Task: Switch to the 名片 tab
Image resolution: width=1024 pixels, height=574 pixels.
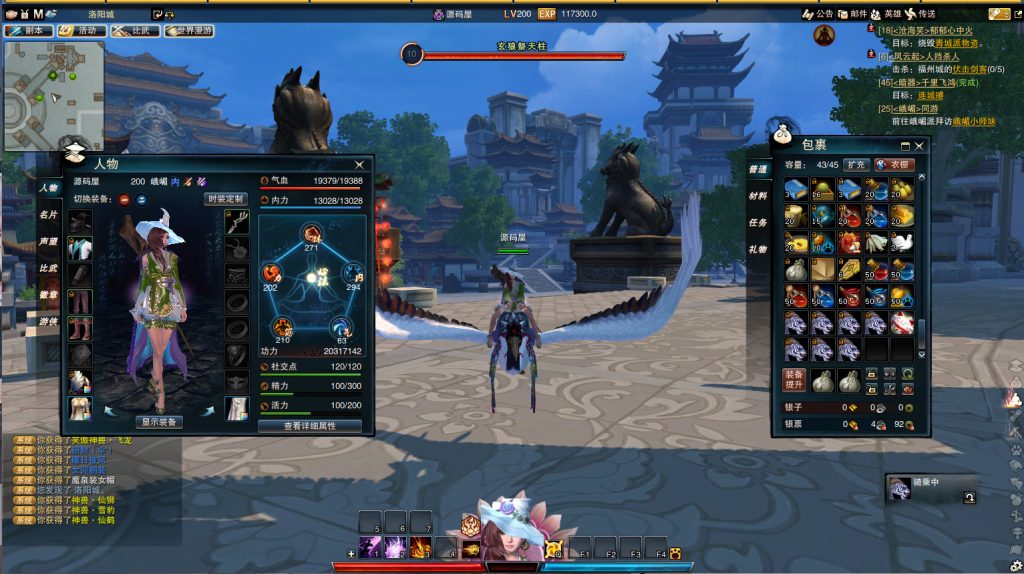Action: [x=48, y=215]
